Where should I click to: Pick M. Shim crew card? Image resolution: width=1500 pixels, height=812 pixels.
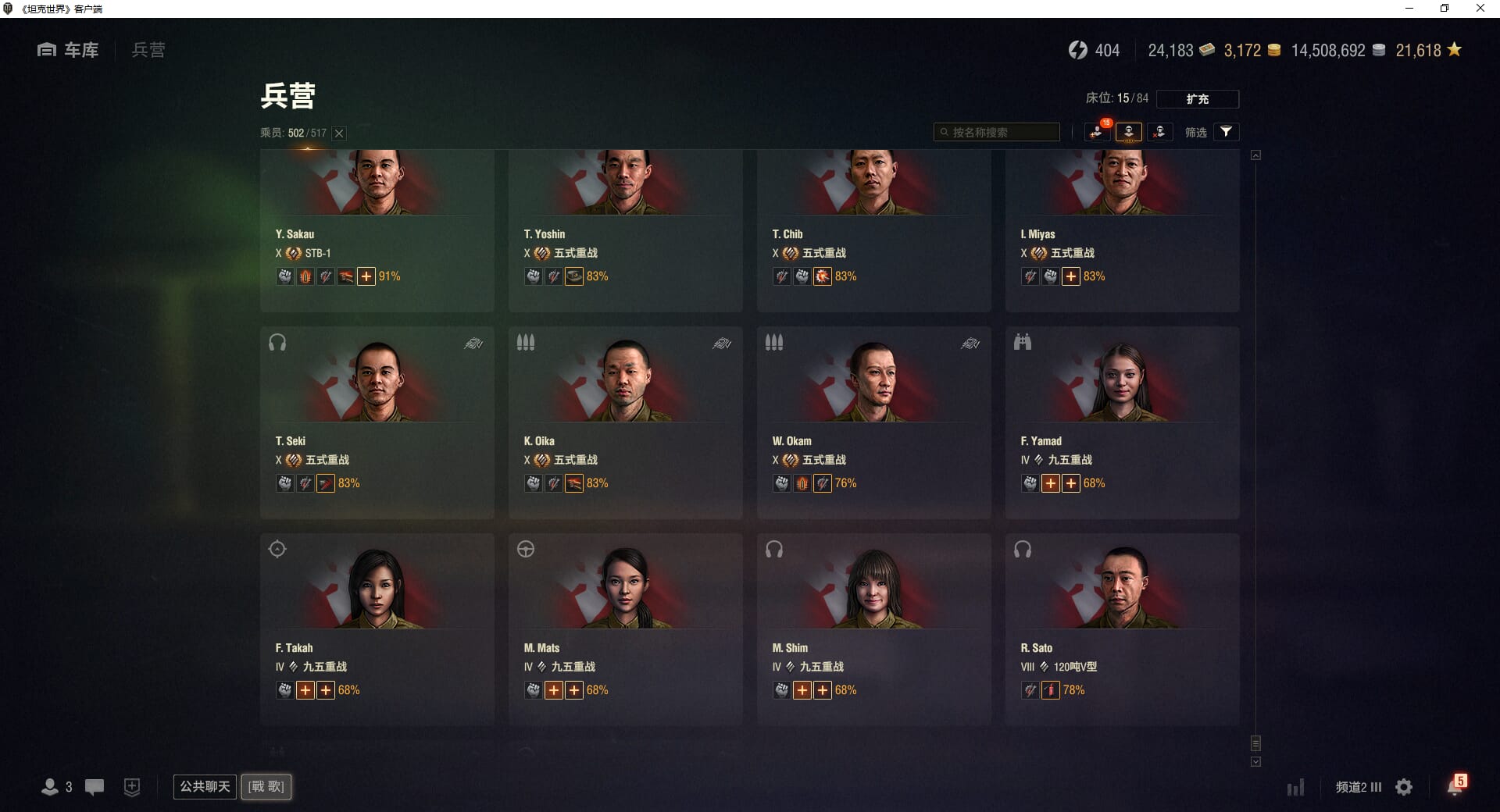click(873, 629)
